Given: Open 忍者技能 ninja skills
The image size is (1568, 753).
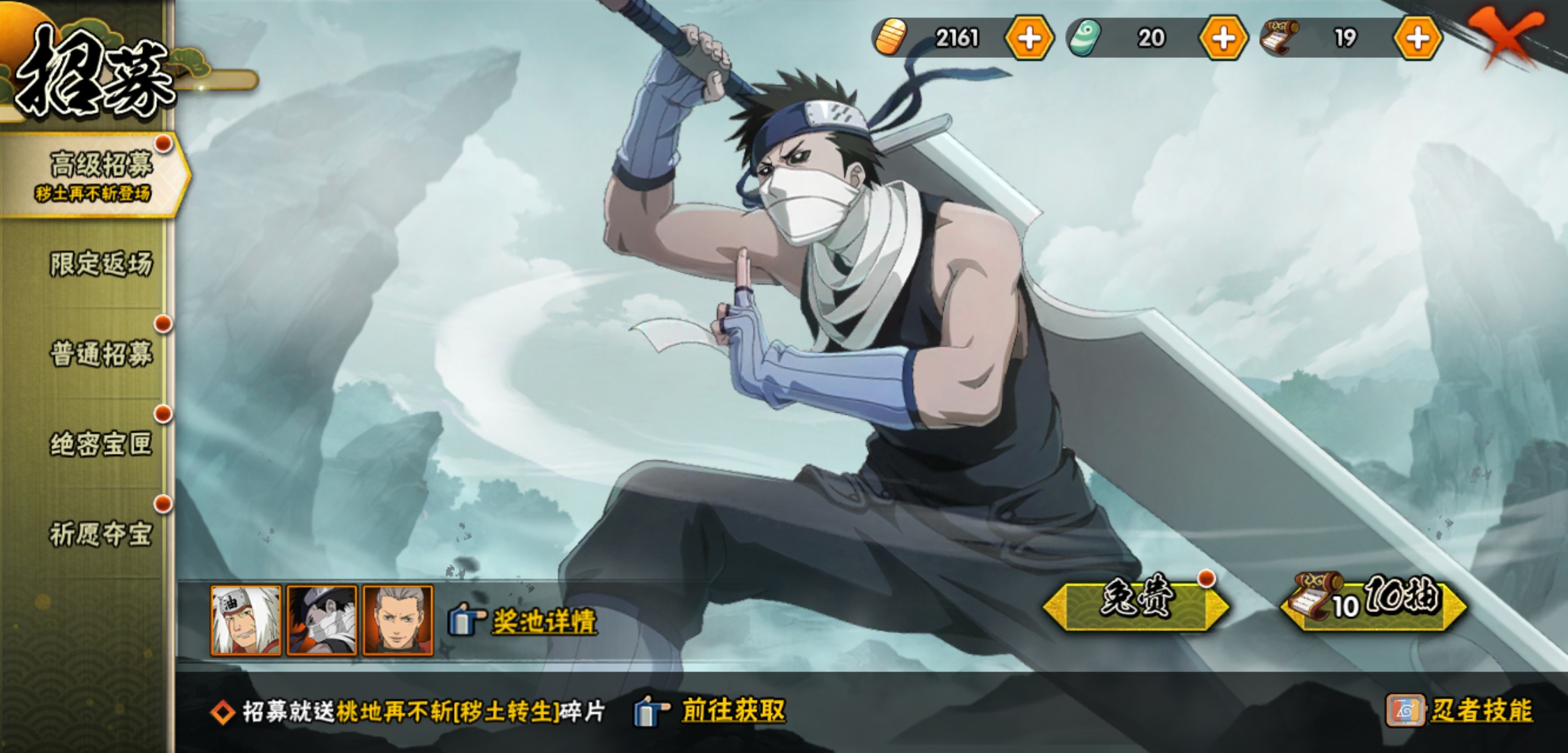Looking at the screenshot, I should tap(1480, 710).
